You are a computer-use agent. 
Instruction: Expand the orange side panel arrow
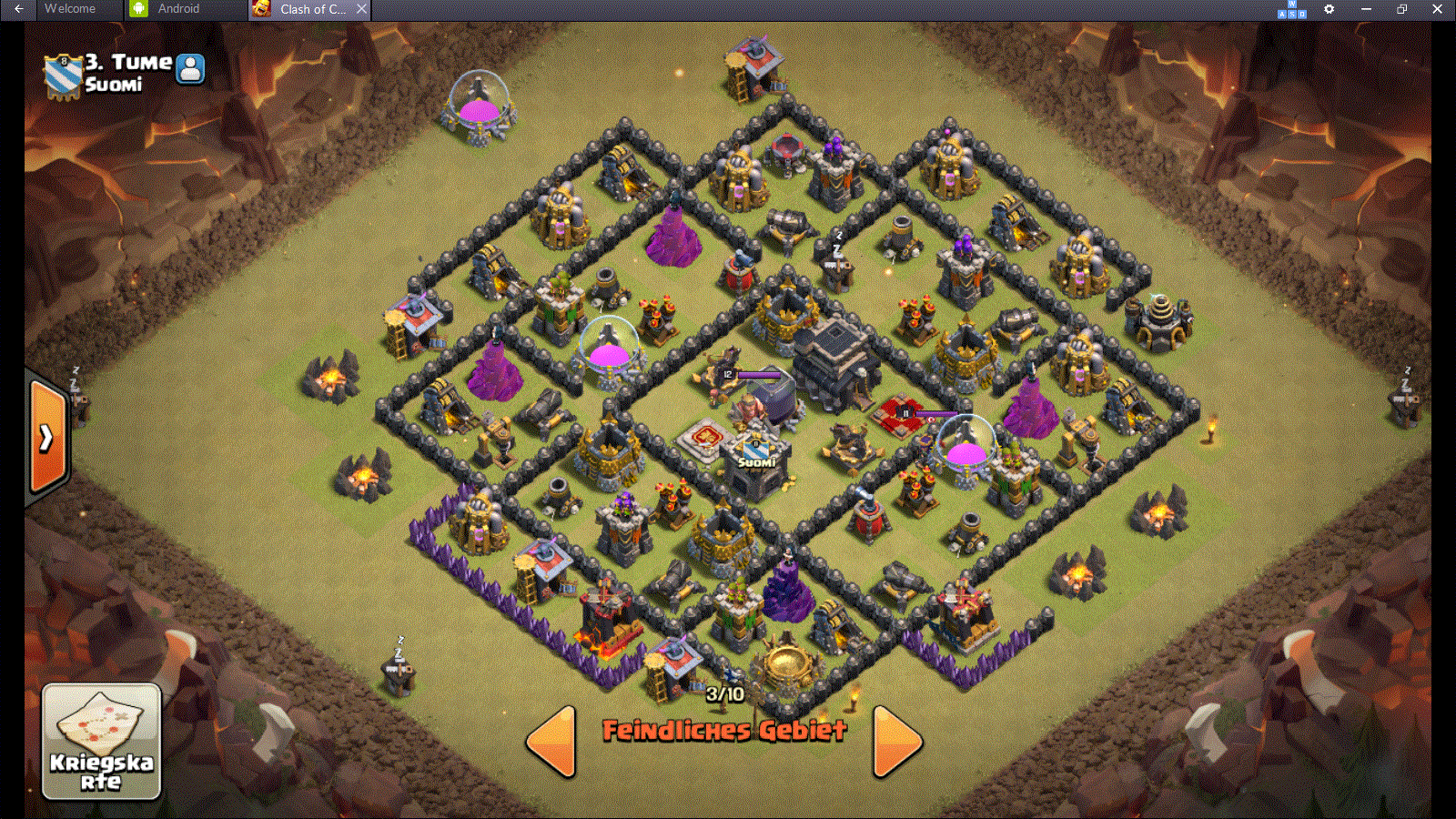(47, 438)
